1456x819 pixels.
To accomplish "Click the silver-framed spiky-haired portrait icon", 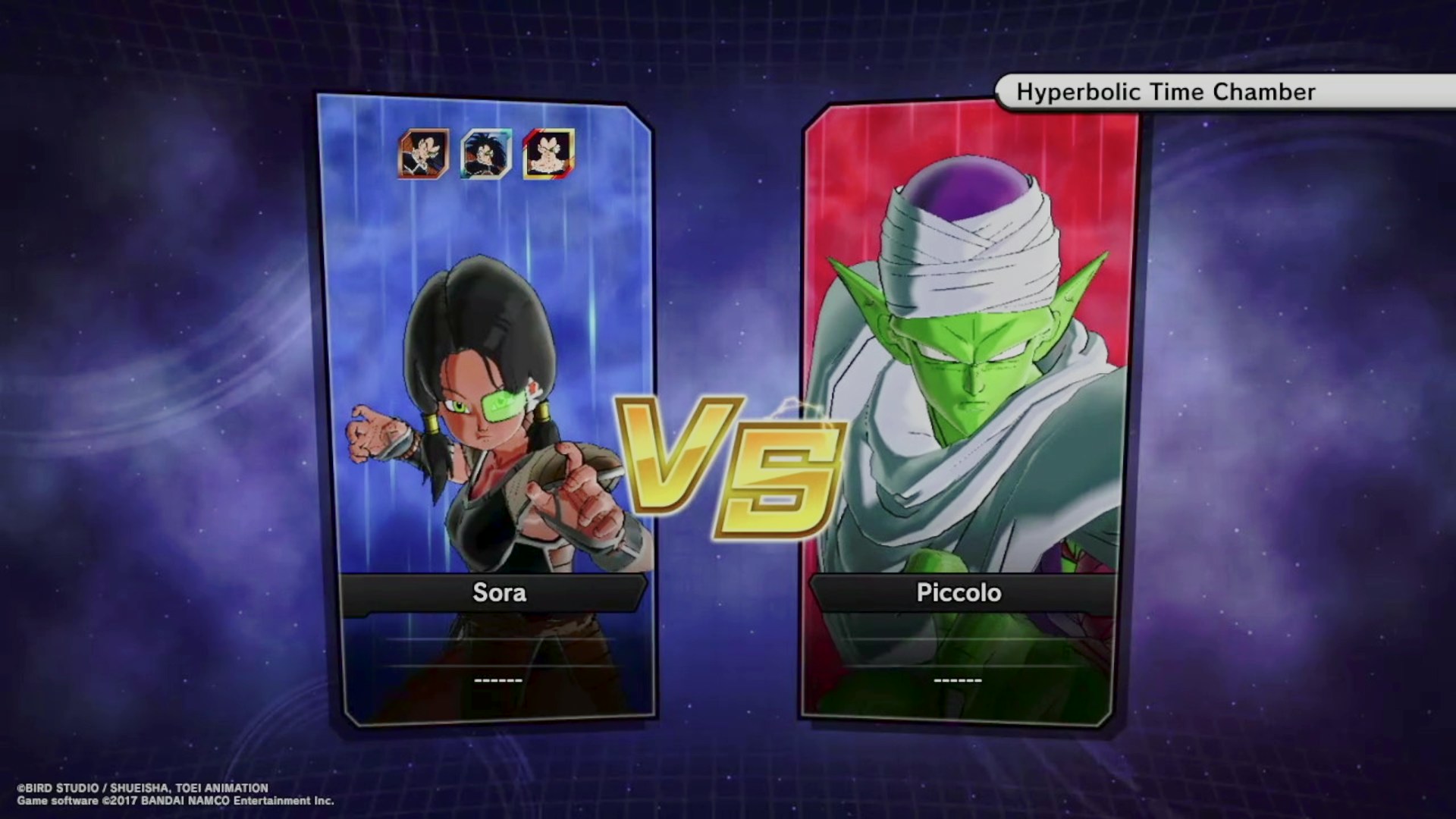I will [x=486, y=154].
